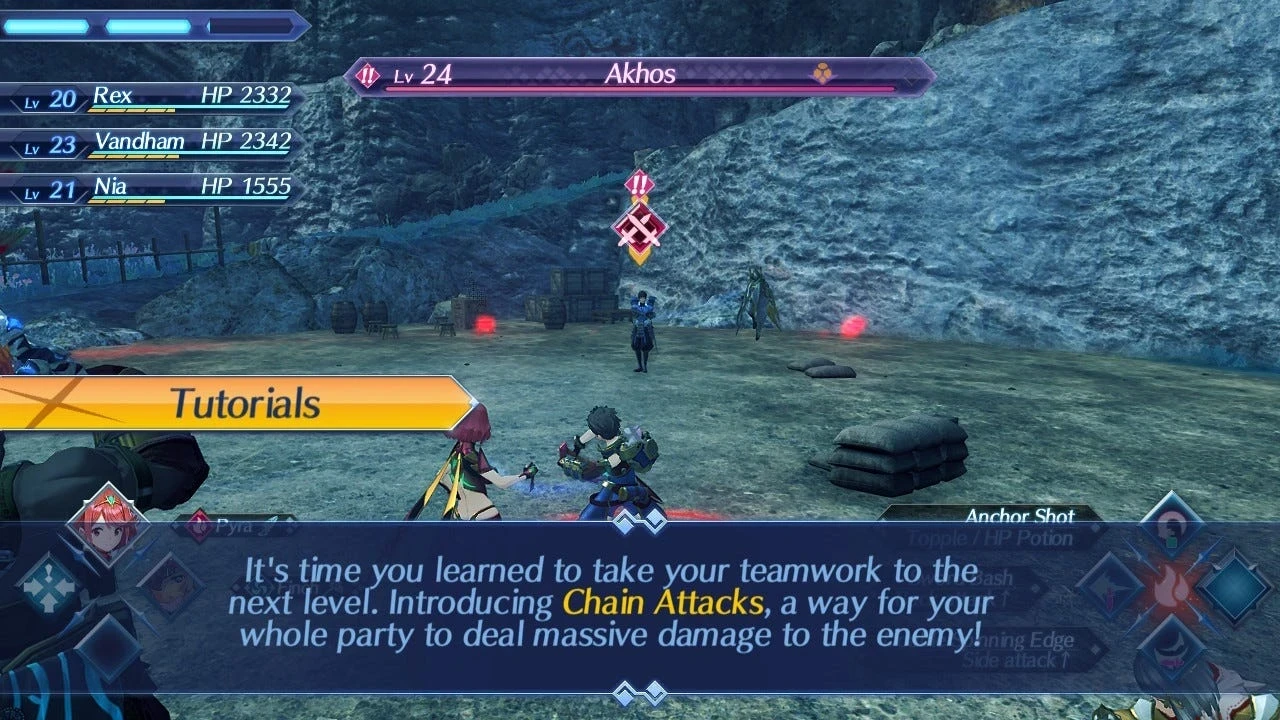Use the Sword Bash art icon
The image size is (1280, 720).
click(x=1112, y=587)
